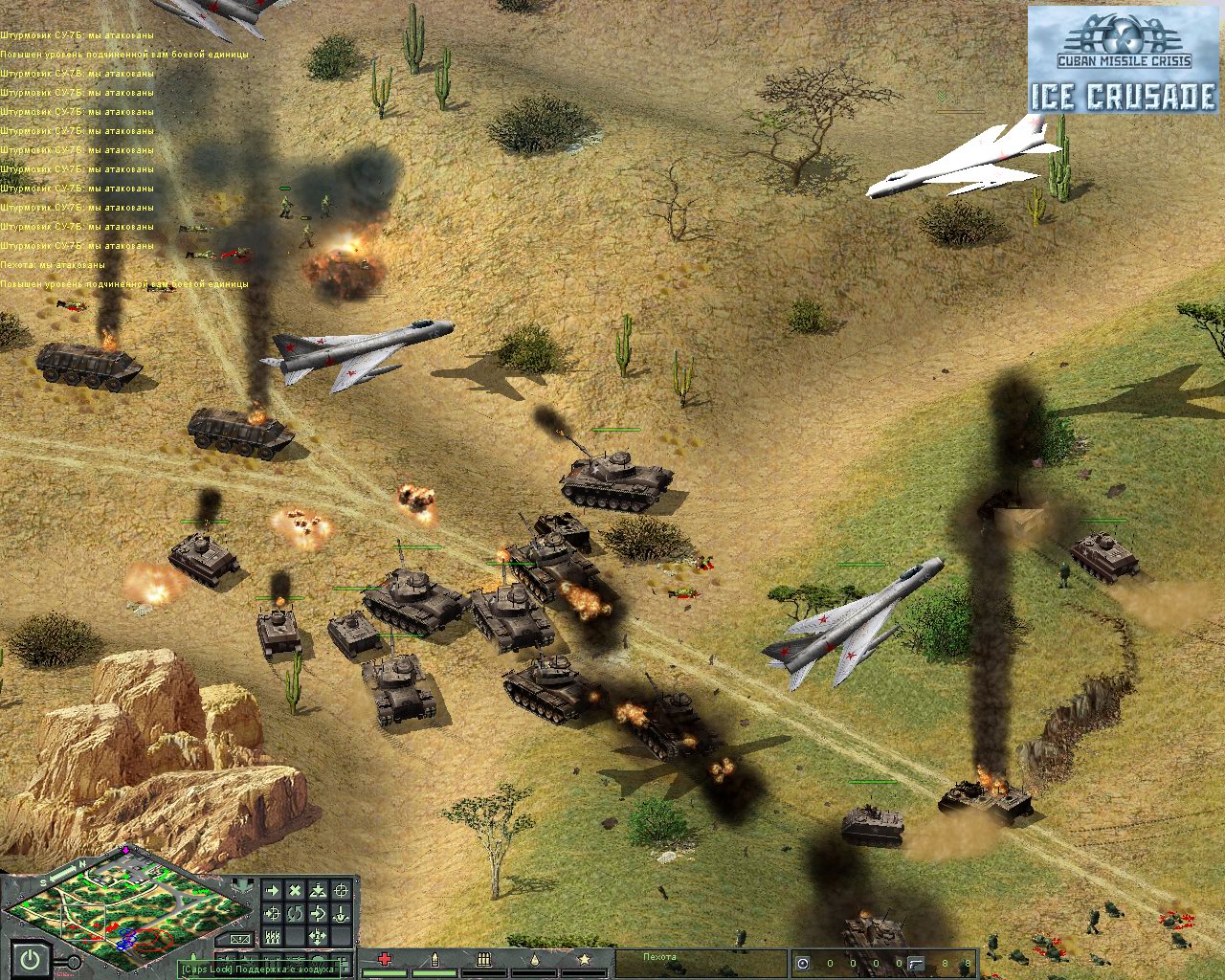Viewport: 1225px width, 980px height.
Task: Click the round knob beside power button
Action: pos(72,962)
